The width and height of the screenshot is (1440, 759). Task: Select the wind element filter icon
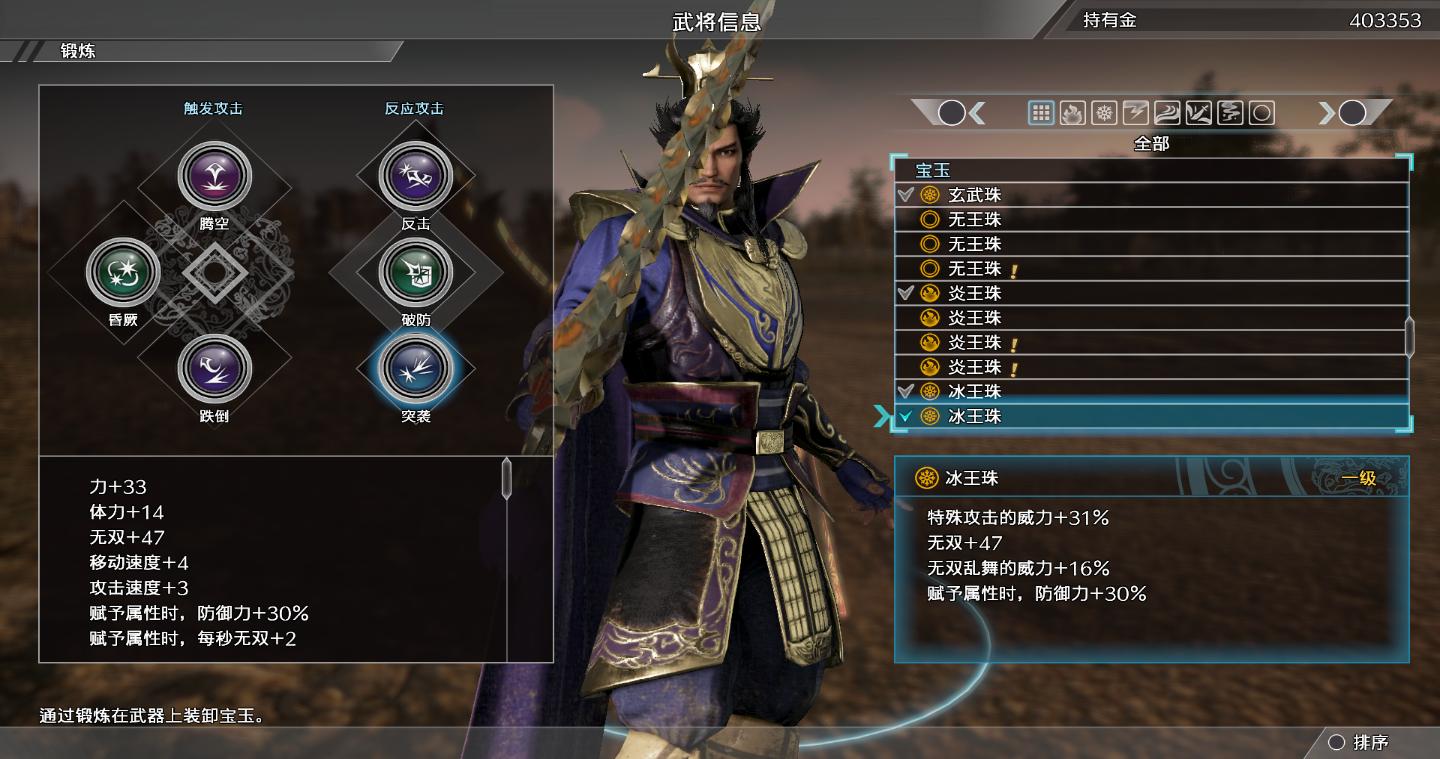(x=1167, y=113)
